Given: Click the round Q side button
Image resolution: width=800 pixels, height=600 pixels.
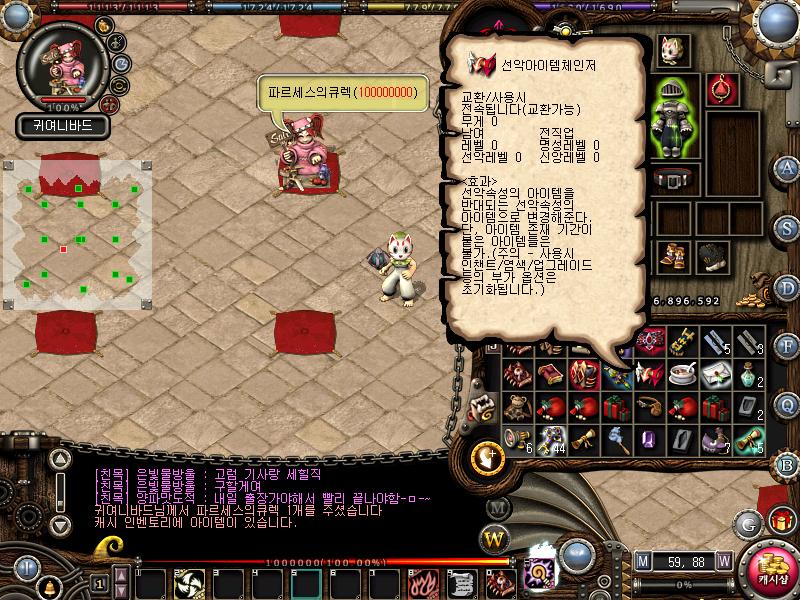Looking at the screenshot, I should click(x=787, y=405).
